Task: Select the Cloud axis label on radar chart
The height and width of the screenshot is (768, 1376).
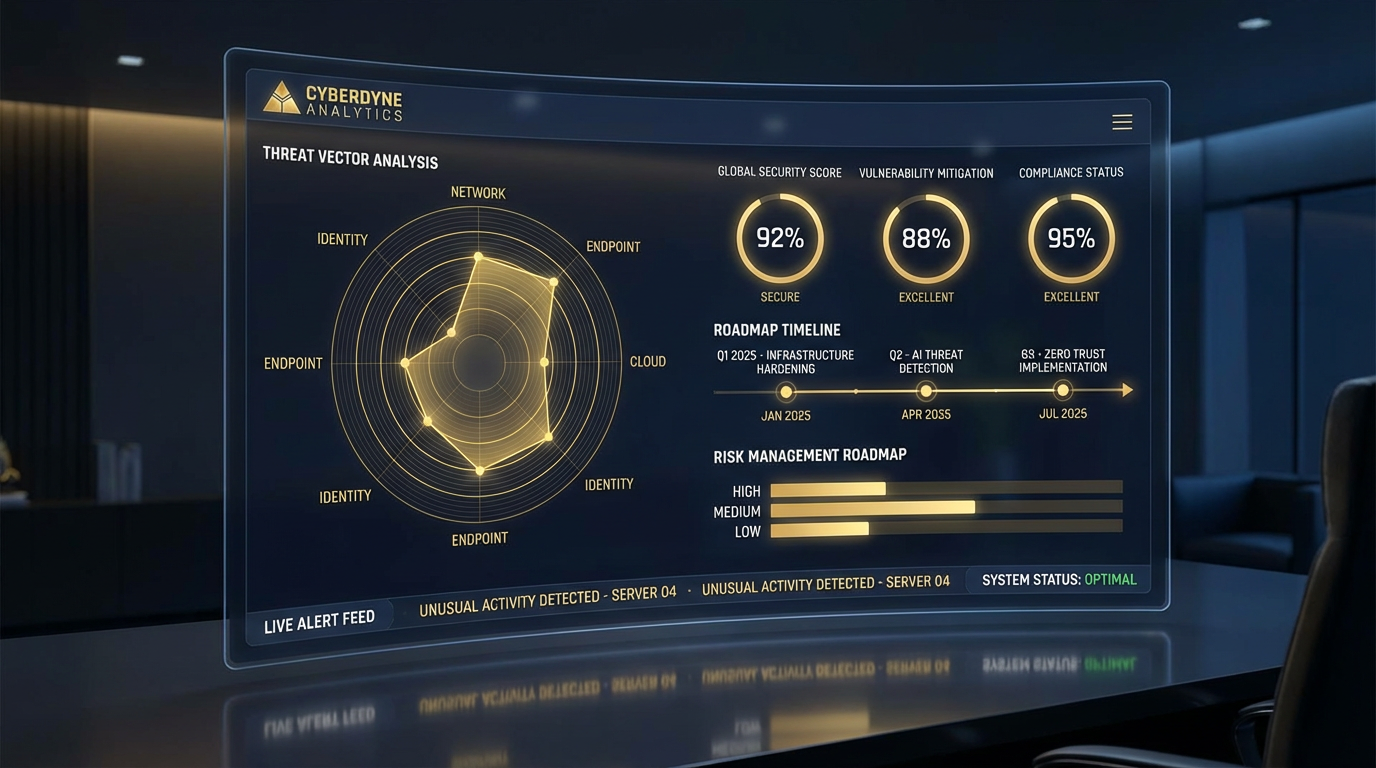Action: click(648, 362)
